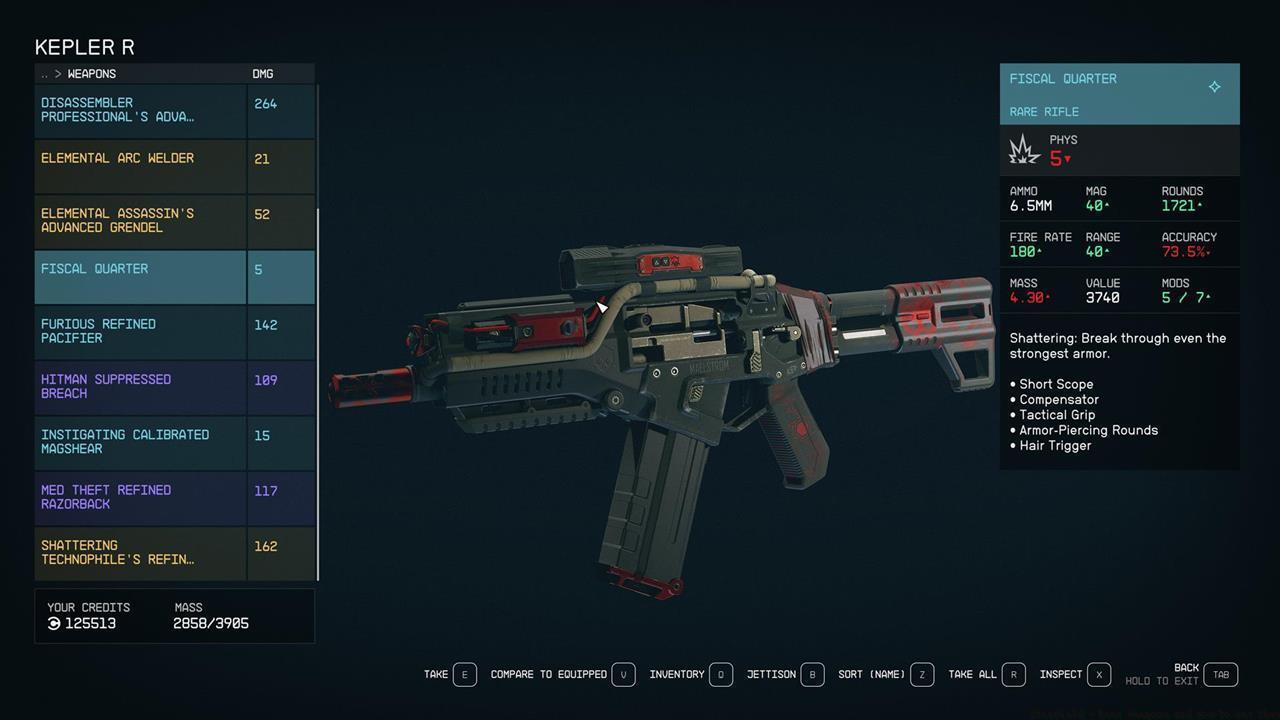Viewport: 1280px width, 720px height.
Task: Sort the list by DMG column header
Action: point(262,74)
